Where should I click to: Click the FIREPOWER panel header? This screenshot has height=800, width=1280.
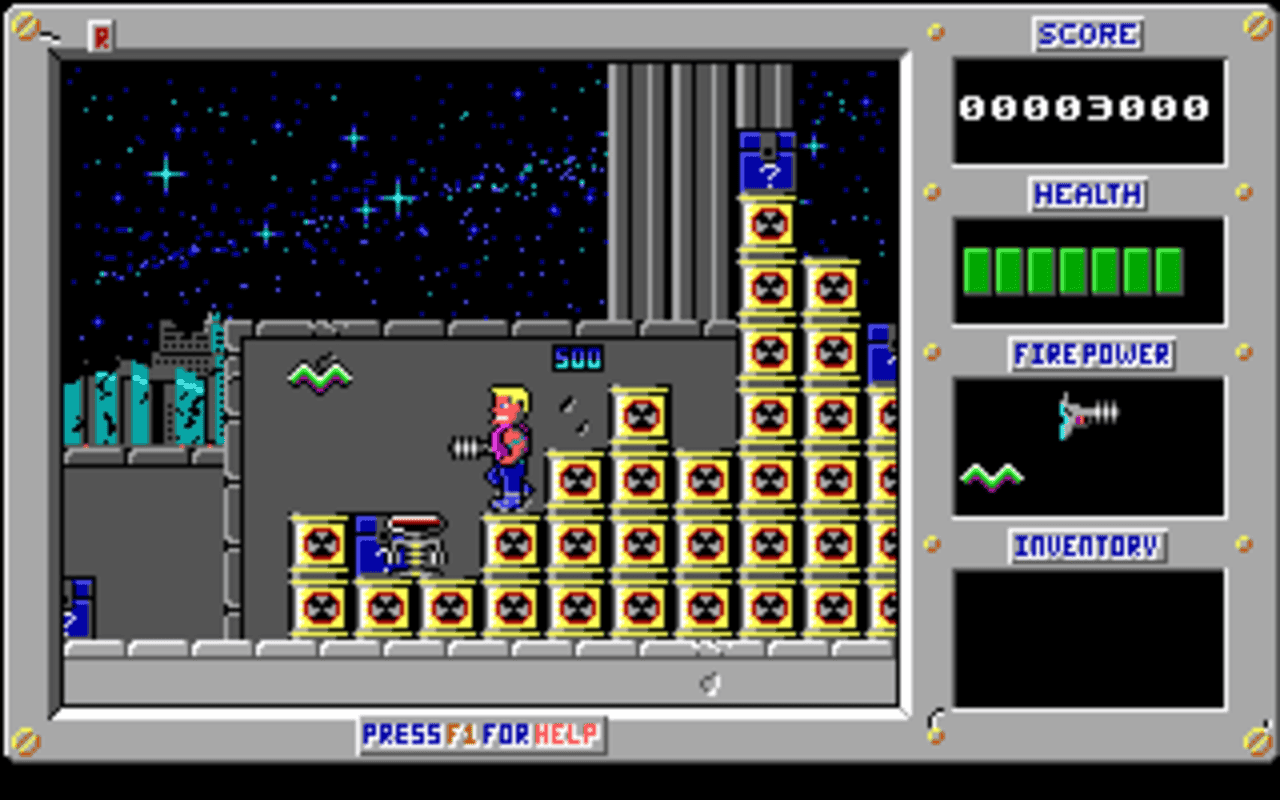pos(1090,352)
